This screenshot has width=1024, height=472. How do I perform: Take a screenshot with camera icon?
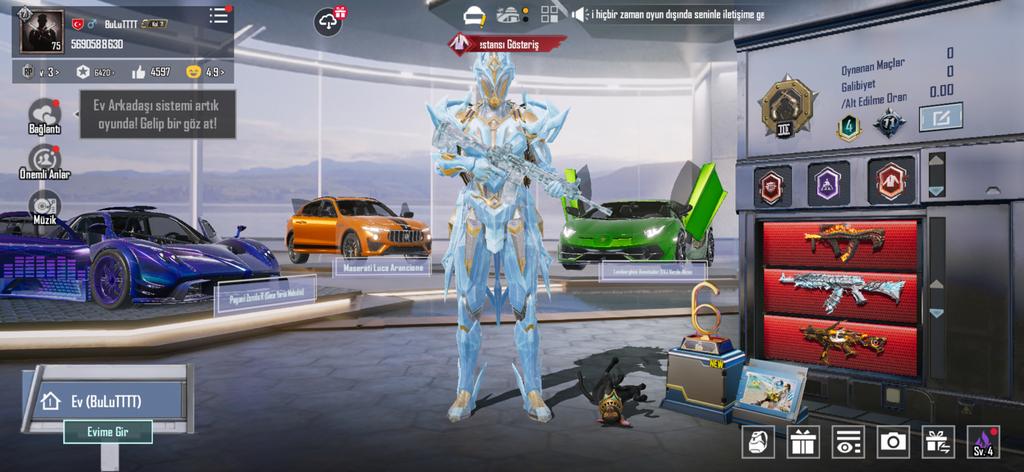pos(892,442)
